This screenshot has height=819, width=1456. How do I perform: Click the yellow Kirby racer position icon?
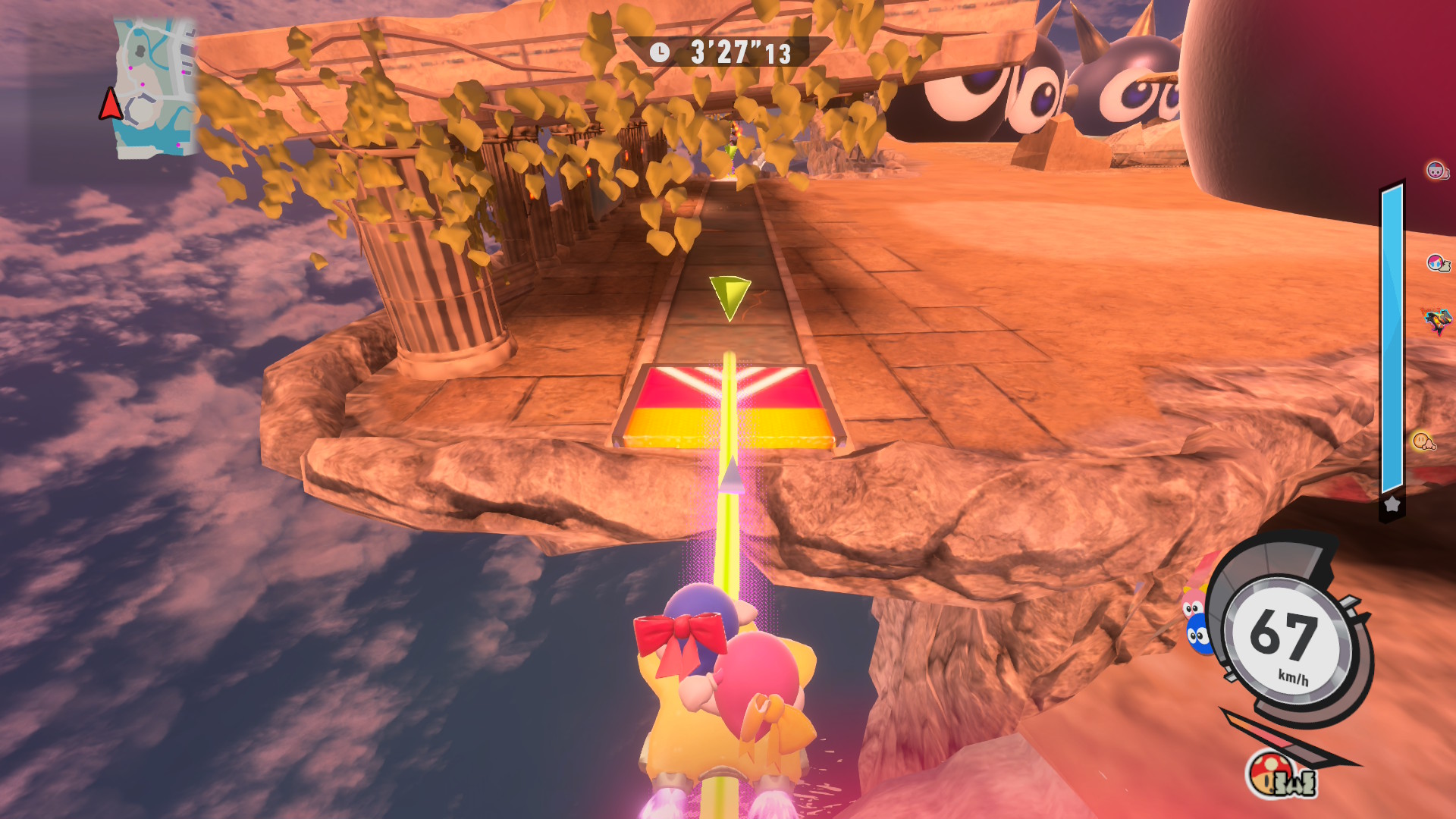1423,441
